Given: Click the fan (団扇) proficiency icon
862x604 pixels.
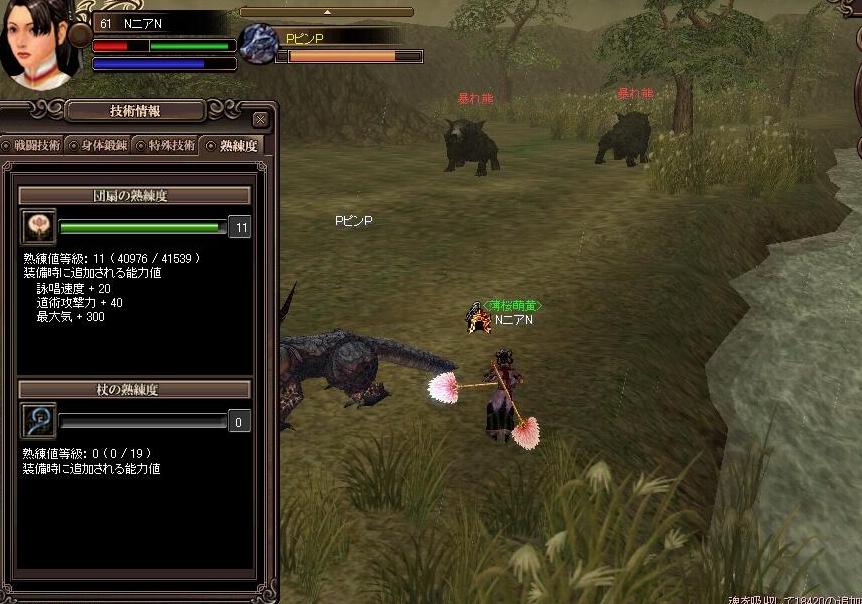Looking at the screenshot, I should 38,227.
